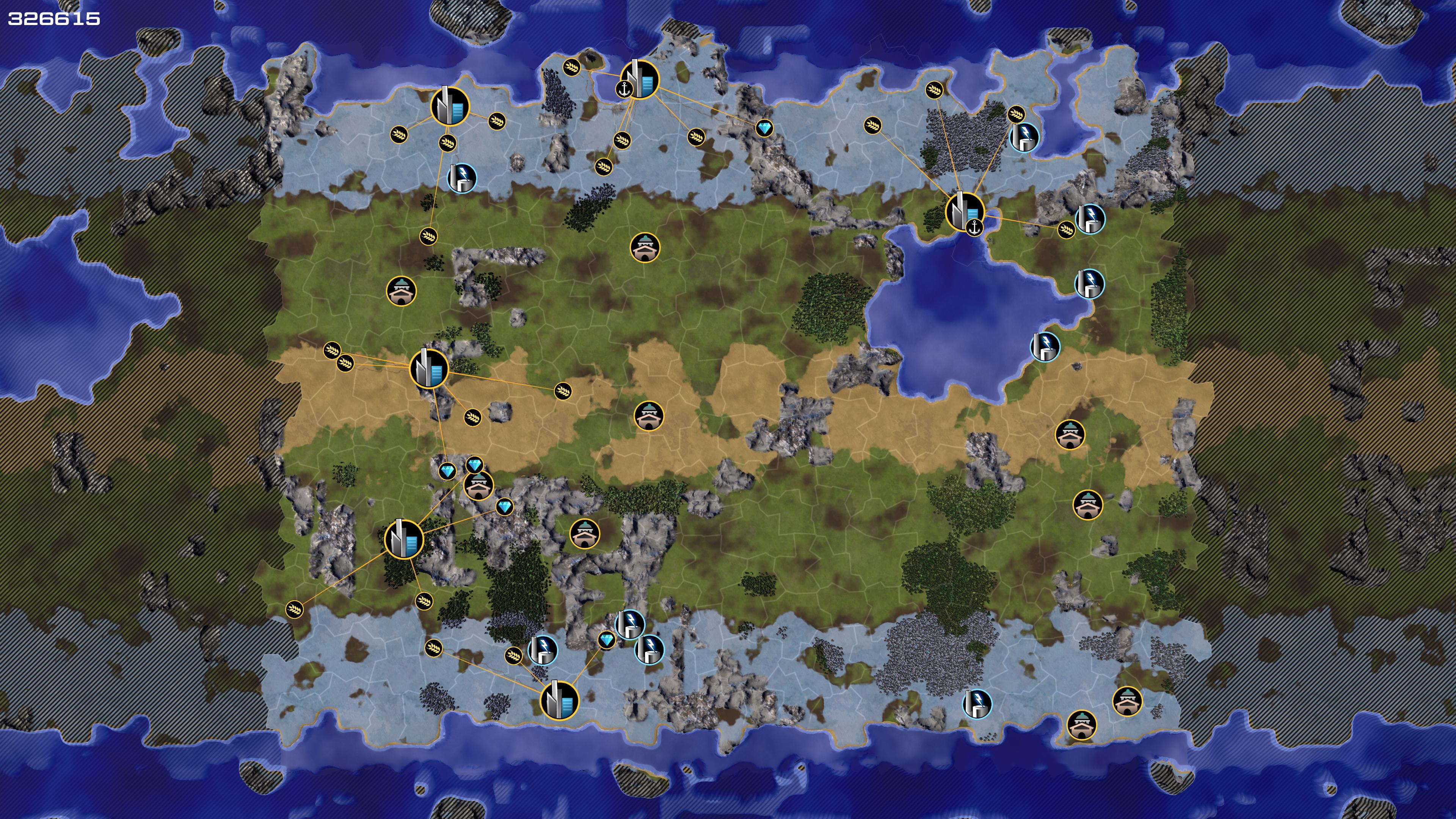Click the sea-coast city's anchor harbor badge

tap(624, 89)
